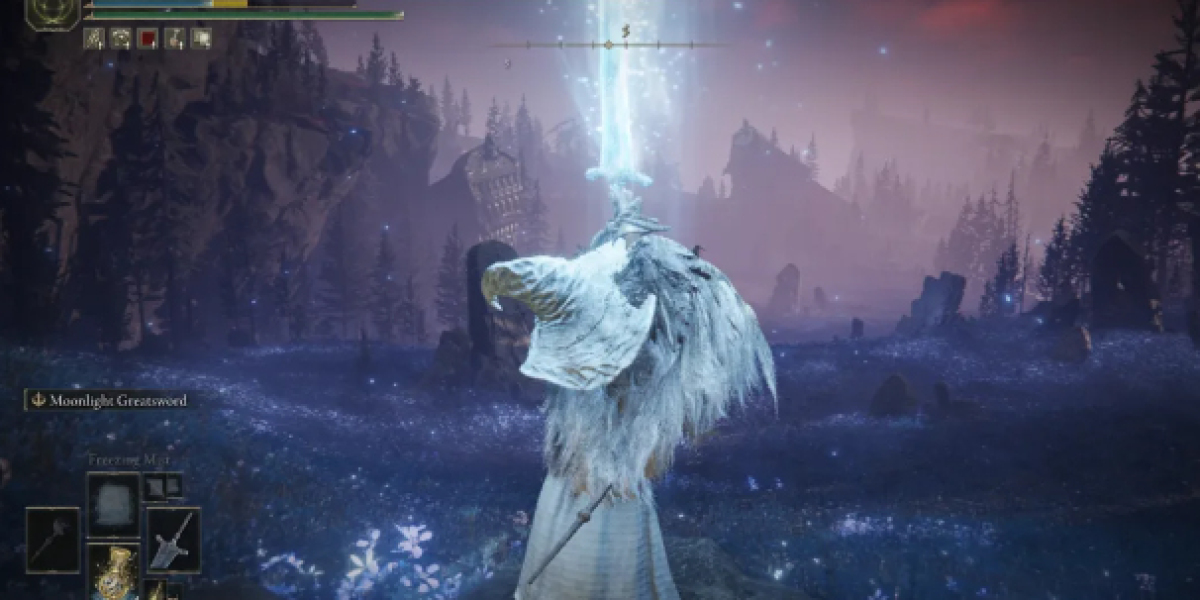
Task: Click the left-hand staff weapon slot
Action: click(53, 540)
